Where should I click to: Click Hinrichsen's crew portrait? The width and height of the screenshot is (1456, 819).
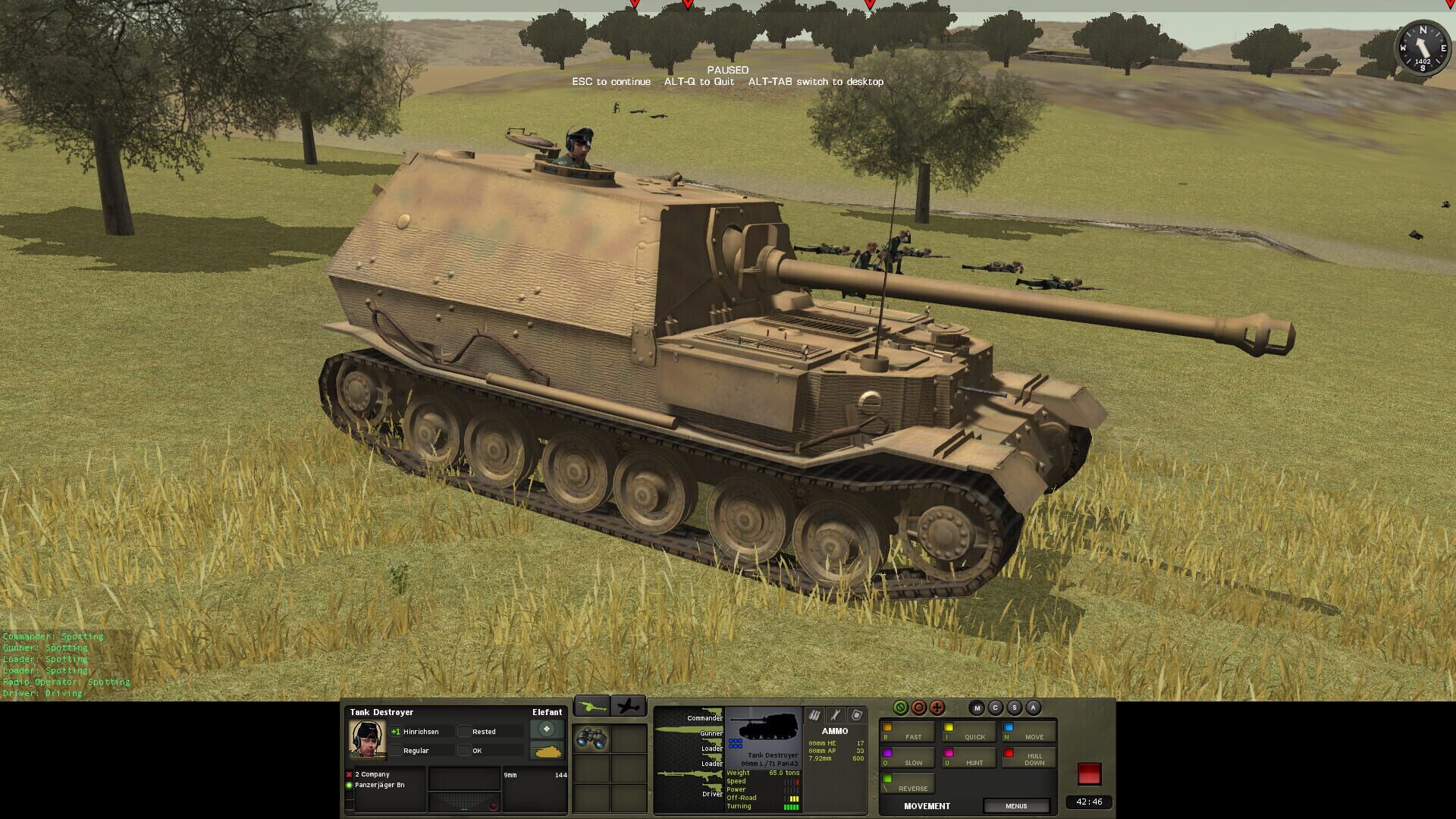pos(366,739)
